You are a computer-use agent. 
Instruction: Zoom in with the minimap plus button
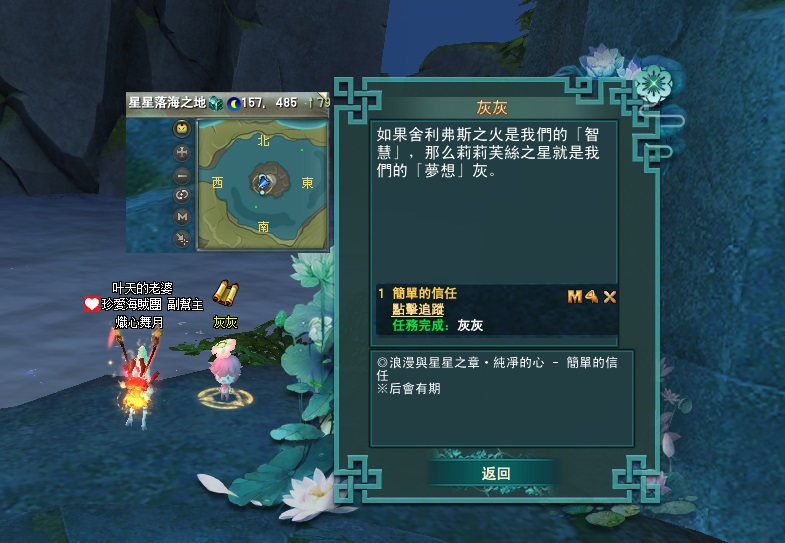click(x=182, y=152)
